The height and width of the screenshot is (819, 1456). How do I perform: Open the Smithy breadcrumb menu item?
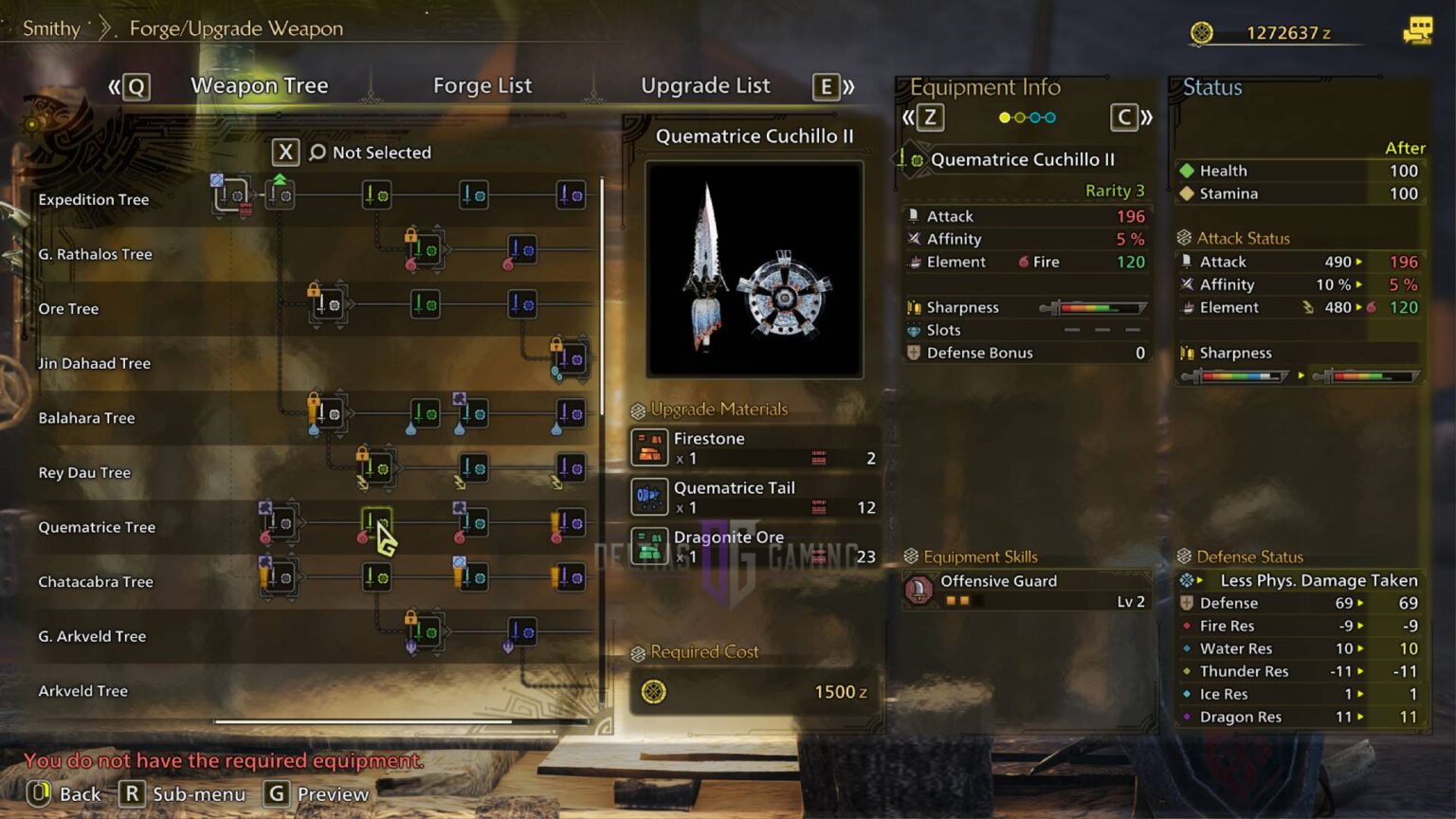pos(52,27)
